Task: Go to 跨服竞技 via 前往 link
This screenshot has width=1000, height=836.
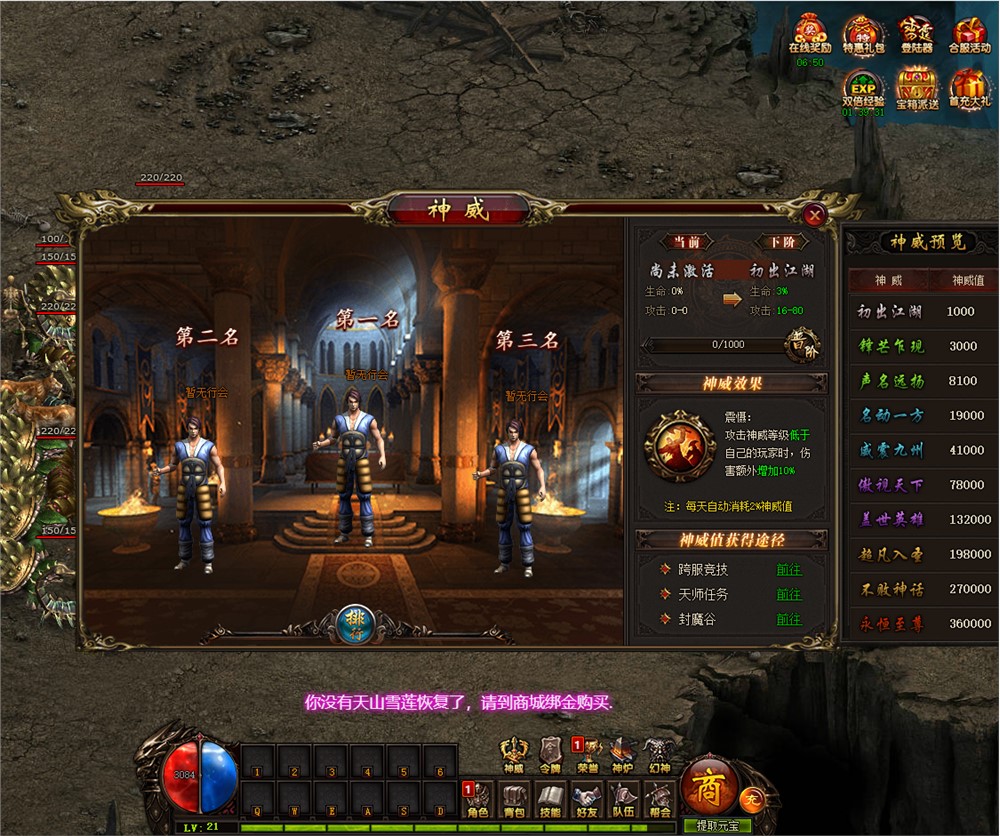Action: point(789,569)
